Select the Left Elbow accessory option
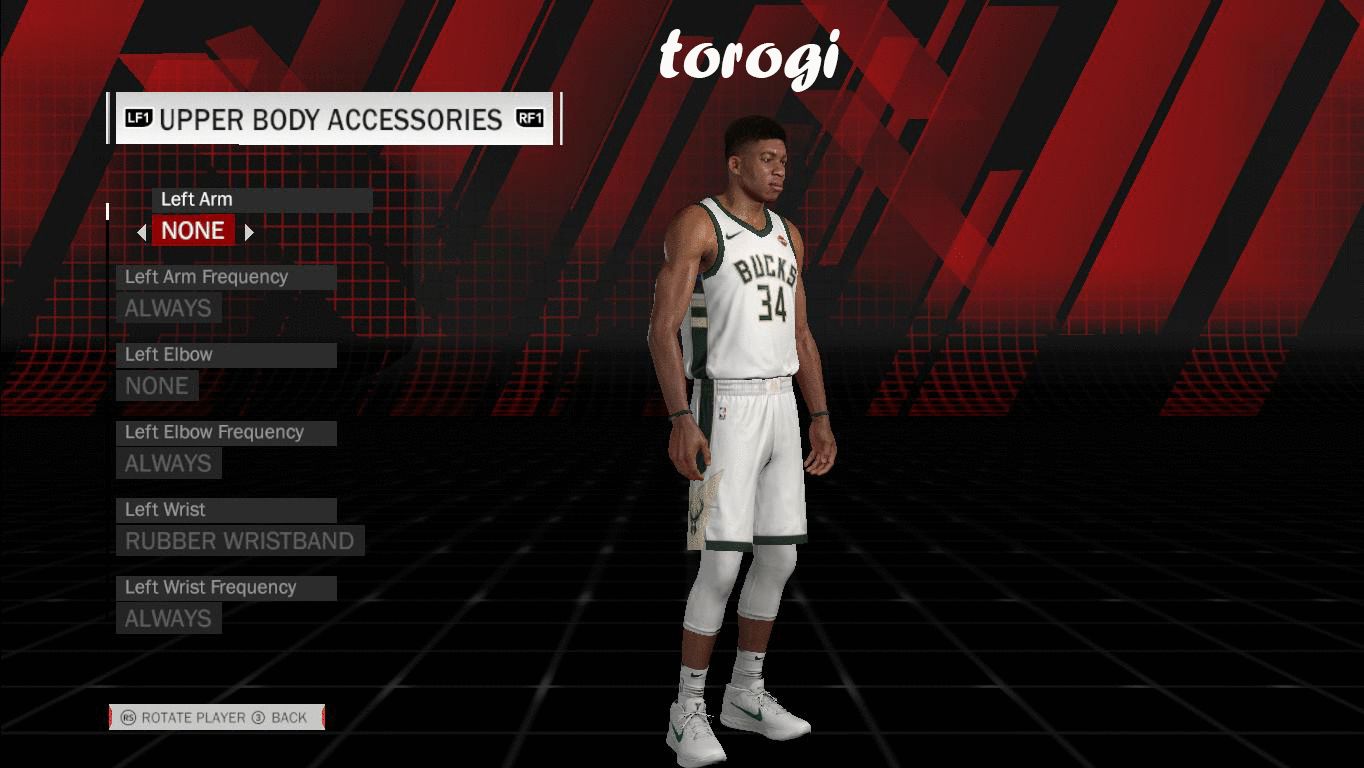 pyautogui.click(x=157, y=386)
